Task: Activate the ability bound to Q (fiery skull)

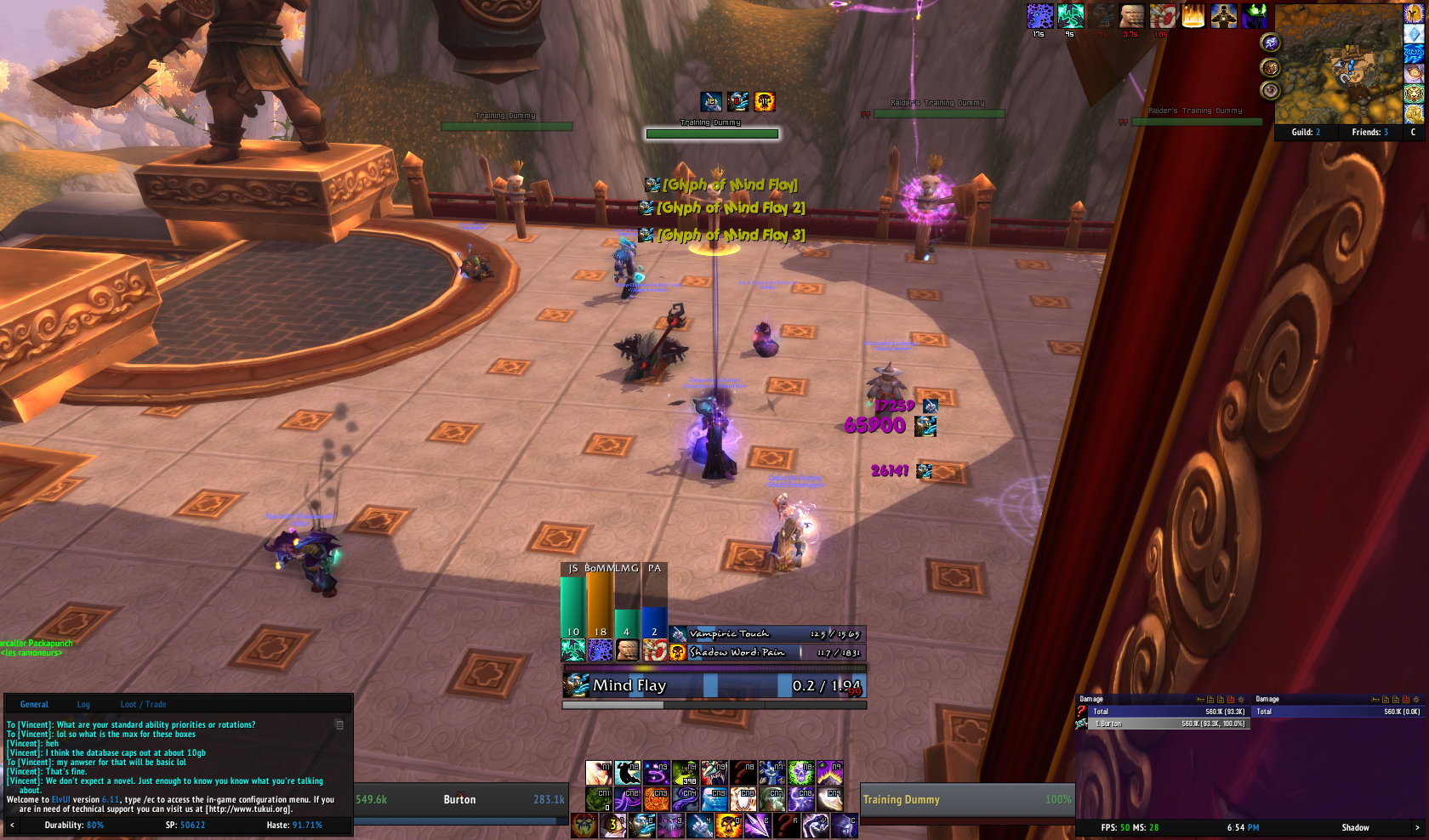Action: [x=728, y=826]
